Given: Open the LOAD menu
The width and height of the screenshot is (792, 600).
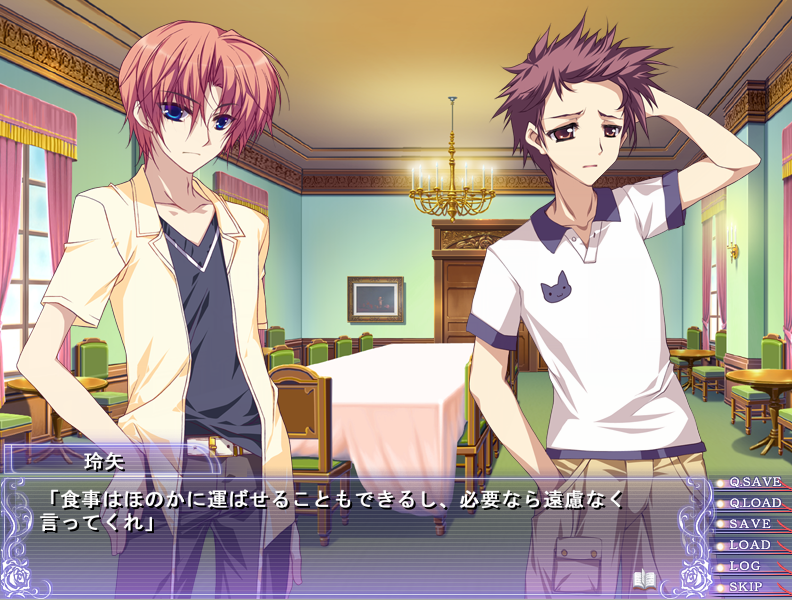Looking at the screenshot, I should [750, 545].
